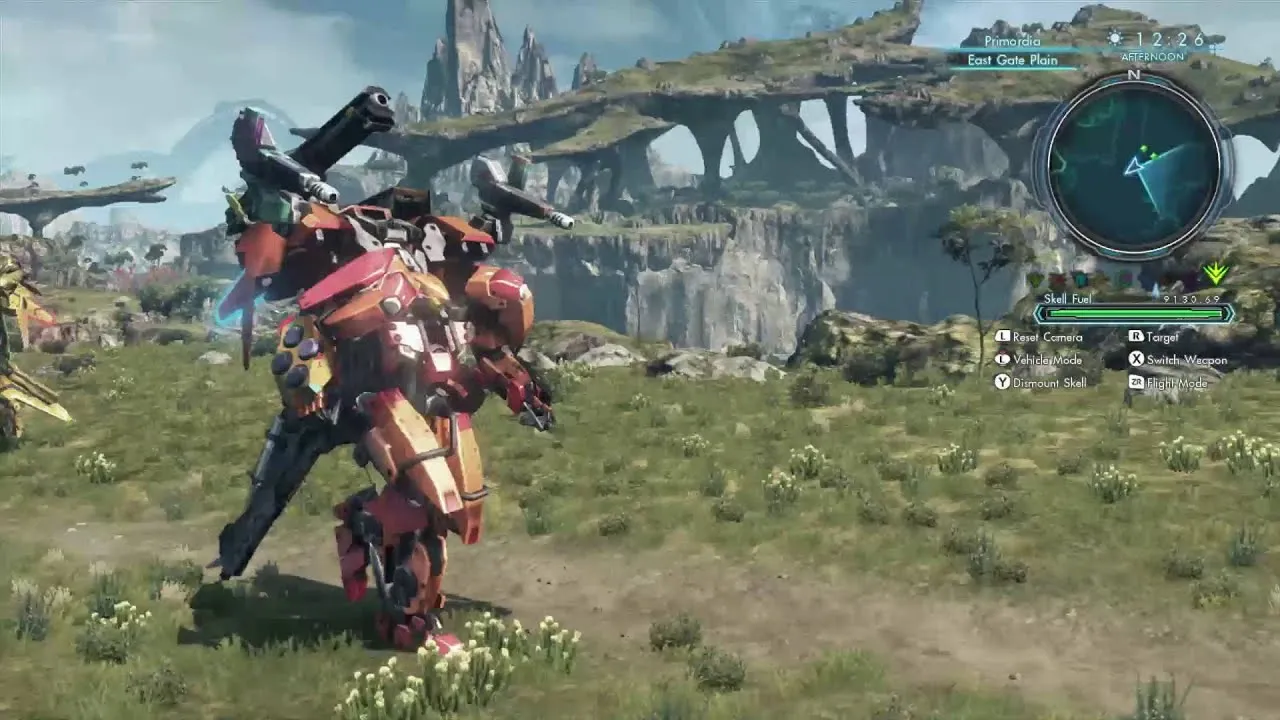Click the green buff icon above the fuel gauge
The height and width of the screenshot is (720, 1280).
click(x=1034, y=278)
